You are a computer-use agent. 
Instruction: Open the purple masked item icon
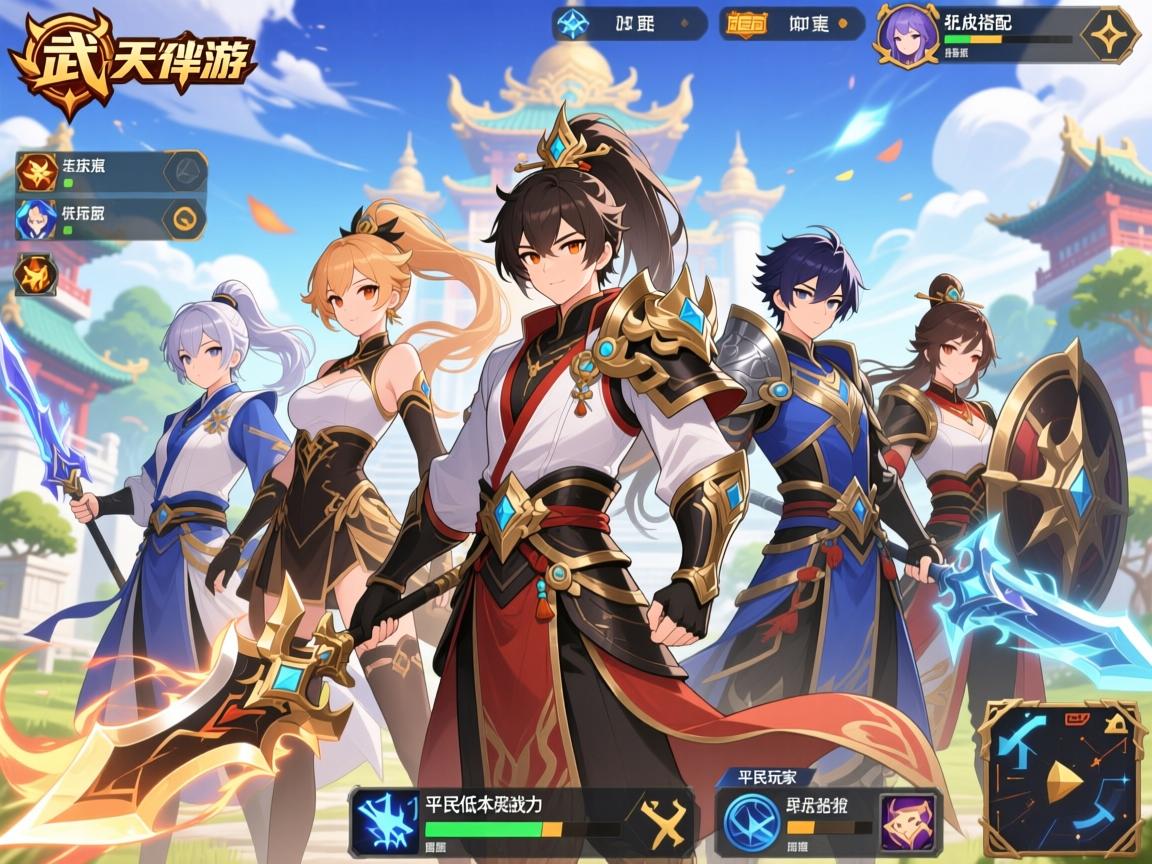pos(907,819)
